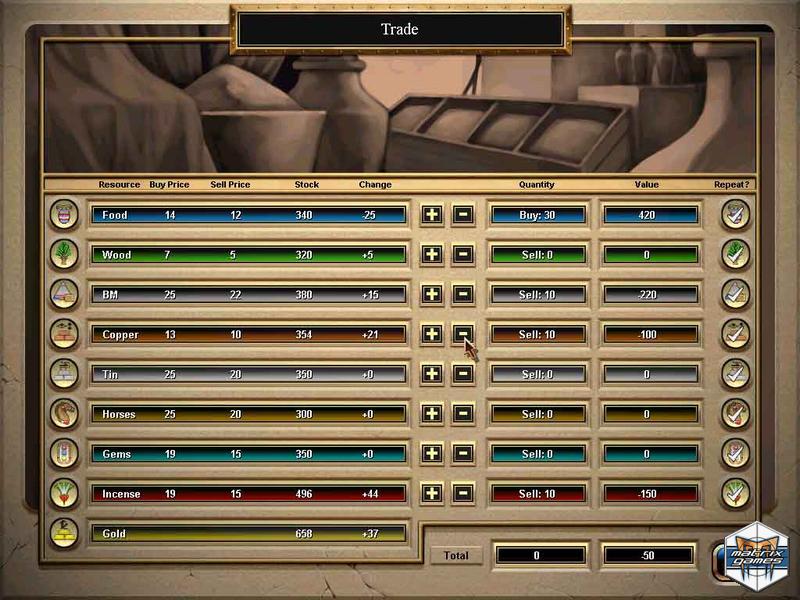This screenshot has width=800, height=600.
Task: Lower the Horses trade quantity
Action: point(463,414)
